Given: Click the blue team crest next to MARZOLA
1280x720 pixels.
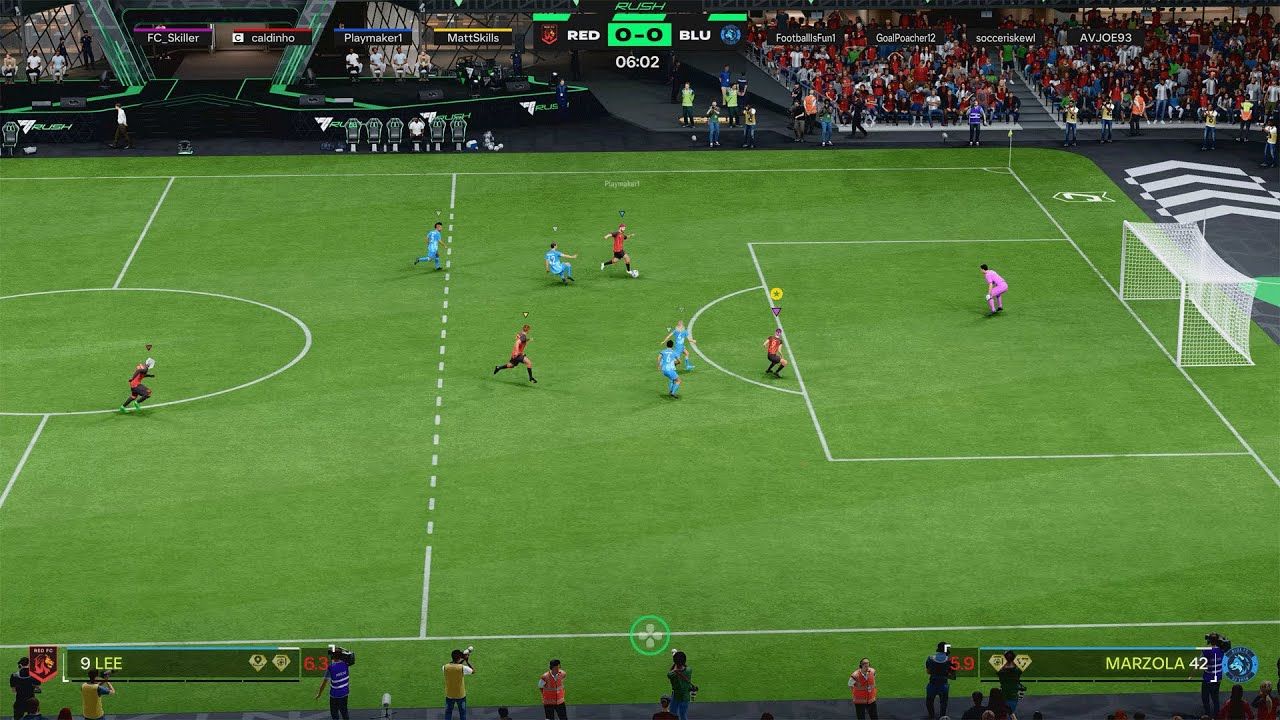Looking at the screenshot, I should click(1242, 663).
